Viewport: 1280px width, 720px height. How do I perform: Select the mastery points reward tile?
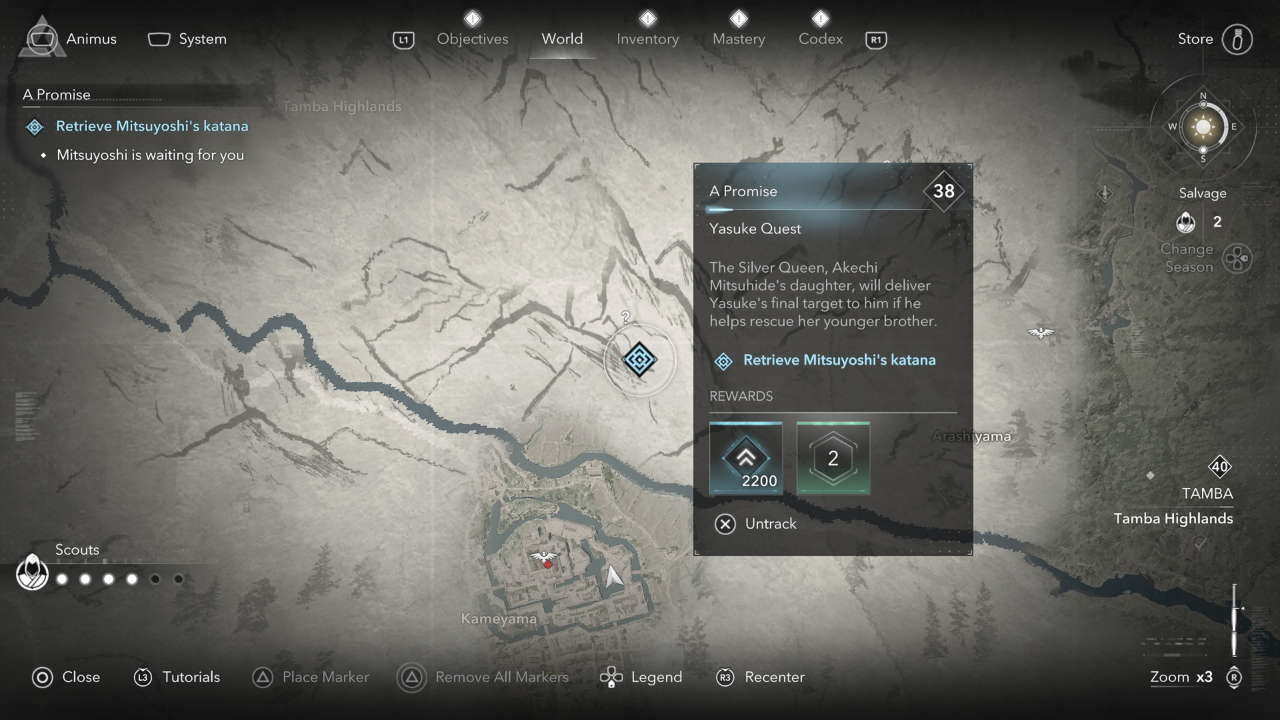click(833, 458)
